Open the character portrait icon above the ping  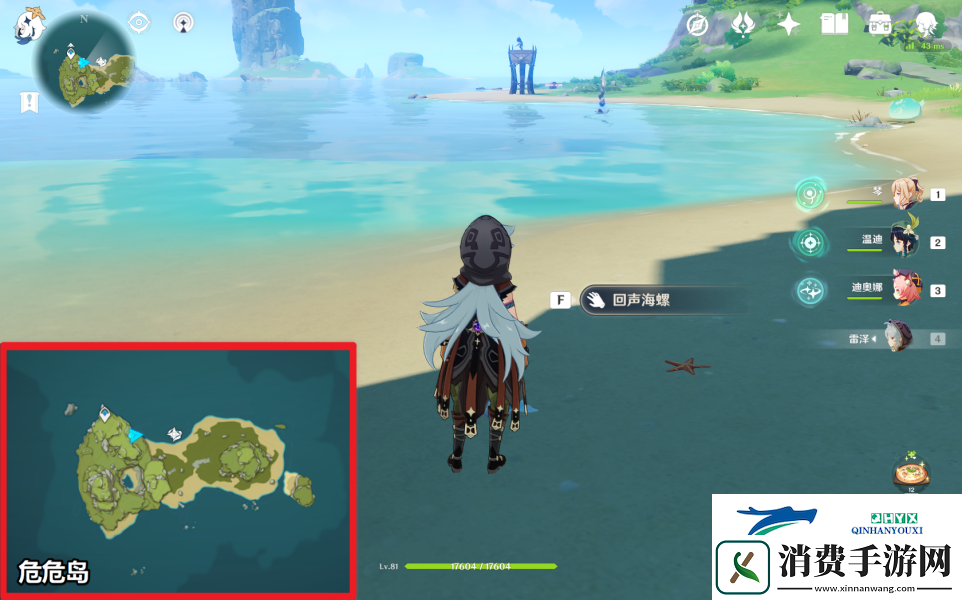[926, 25]
